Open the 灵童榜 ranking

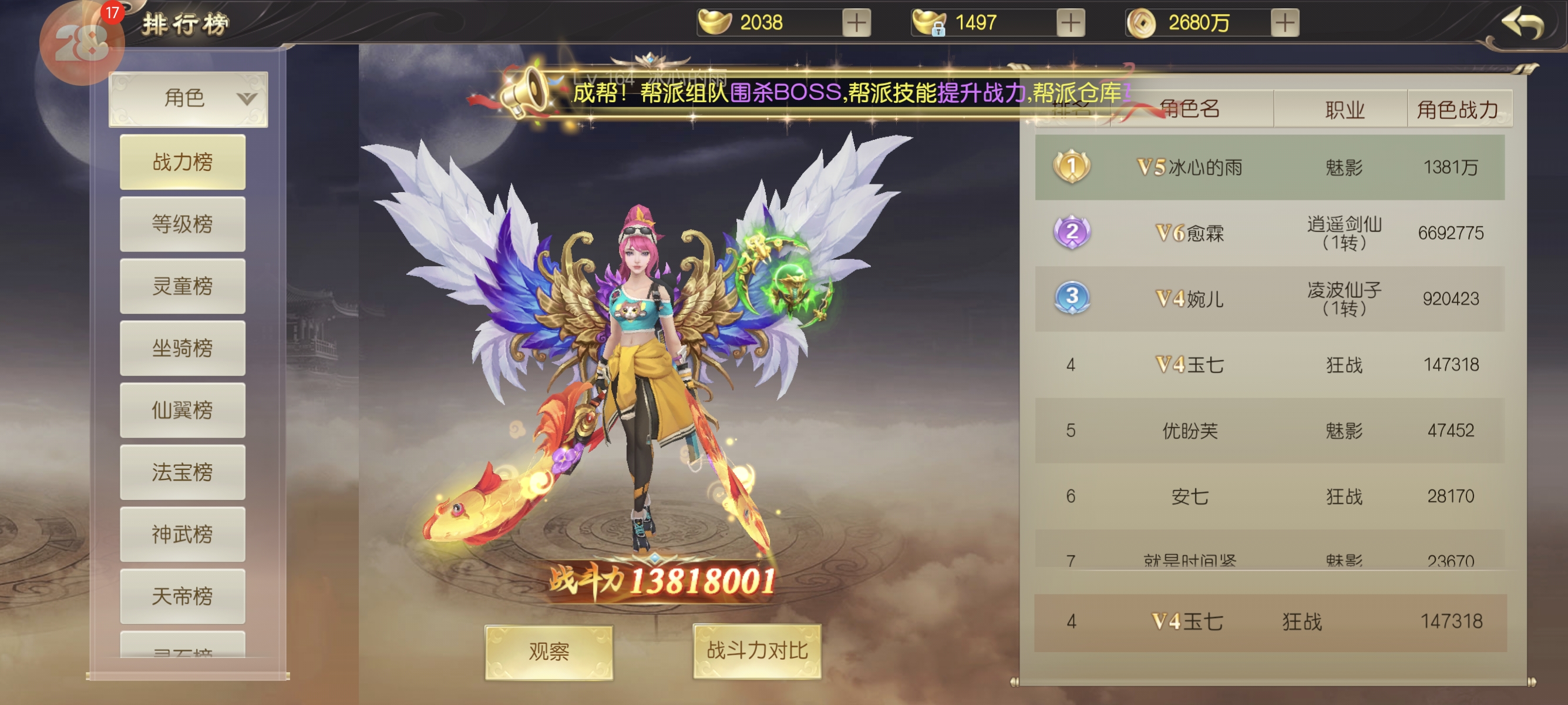pos(183,286)
